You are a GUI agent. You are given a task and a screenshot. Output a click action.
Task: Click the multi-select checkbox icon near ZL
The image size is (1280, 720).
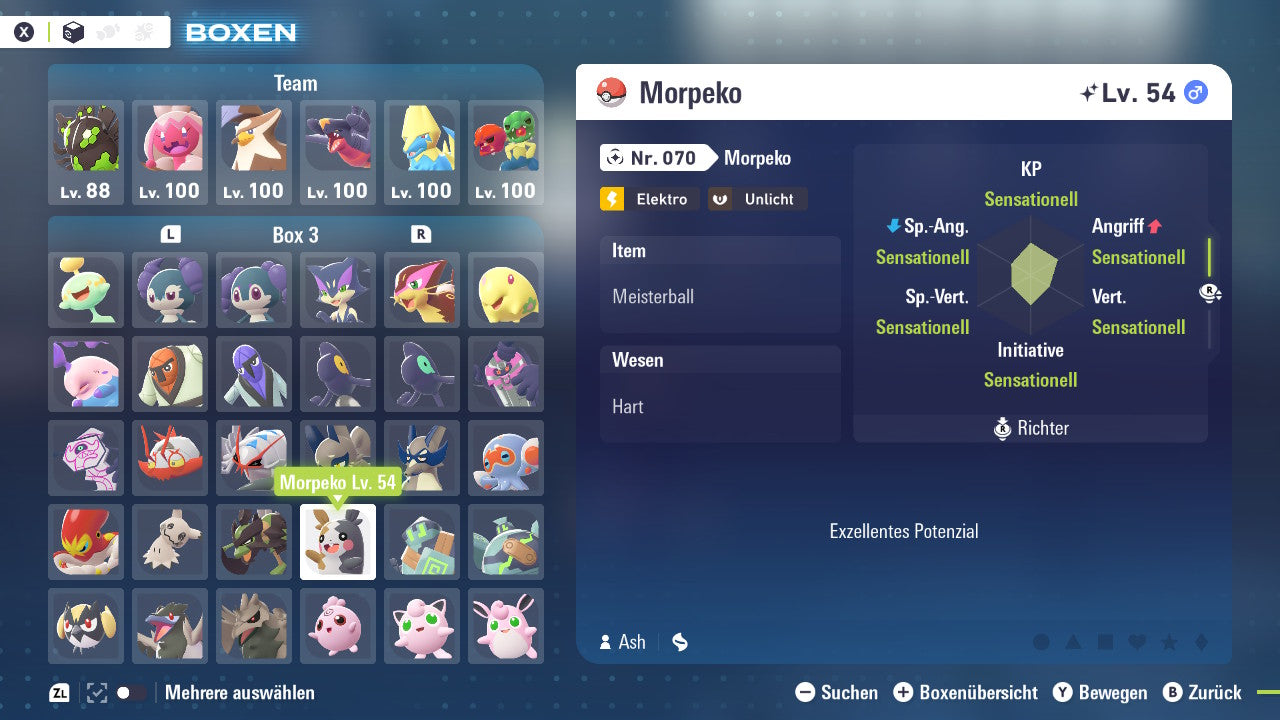95,691
